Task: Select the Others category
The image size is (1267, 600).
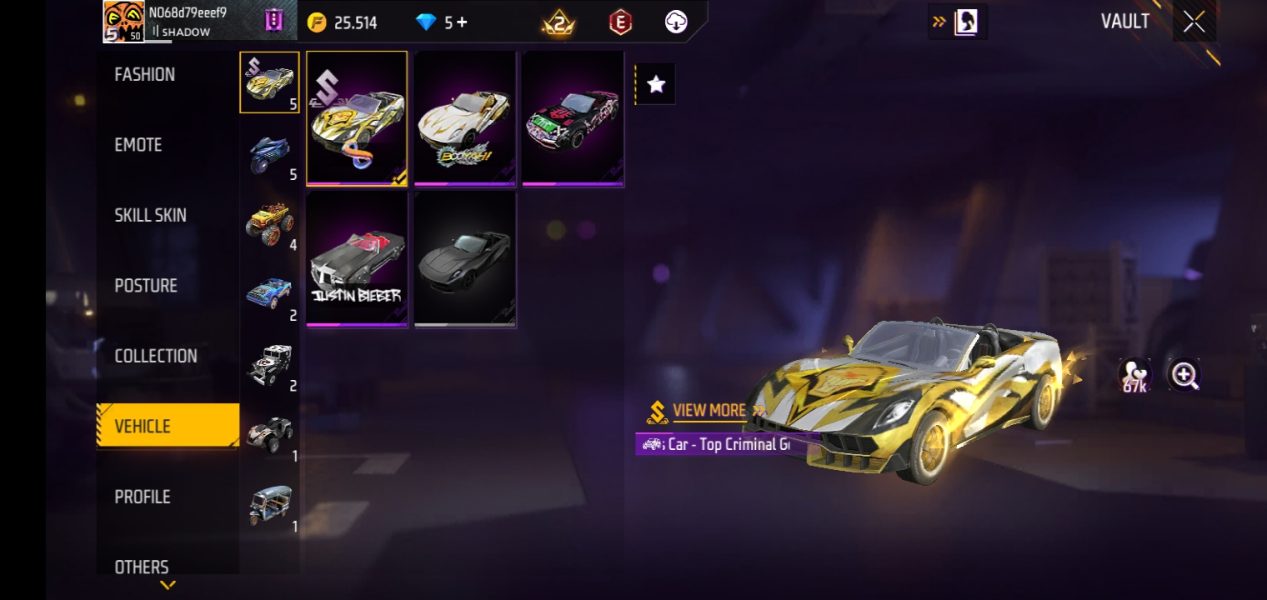Action: [x=141, y=566]
